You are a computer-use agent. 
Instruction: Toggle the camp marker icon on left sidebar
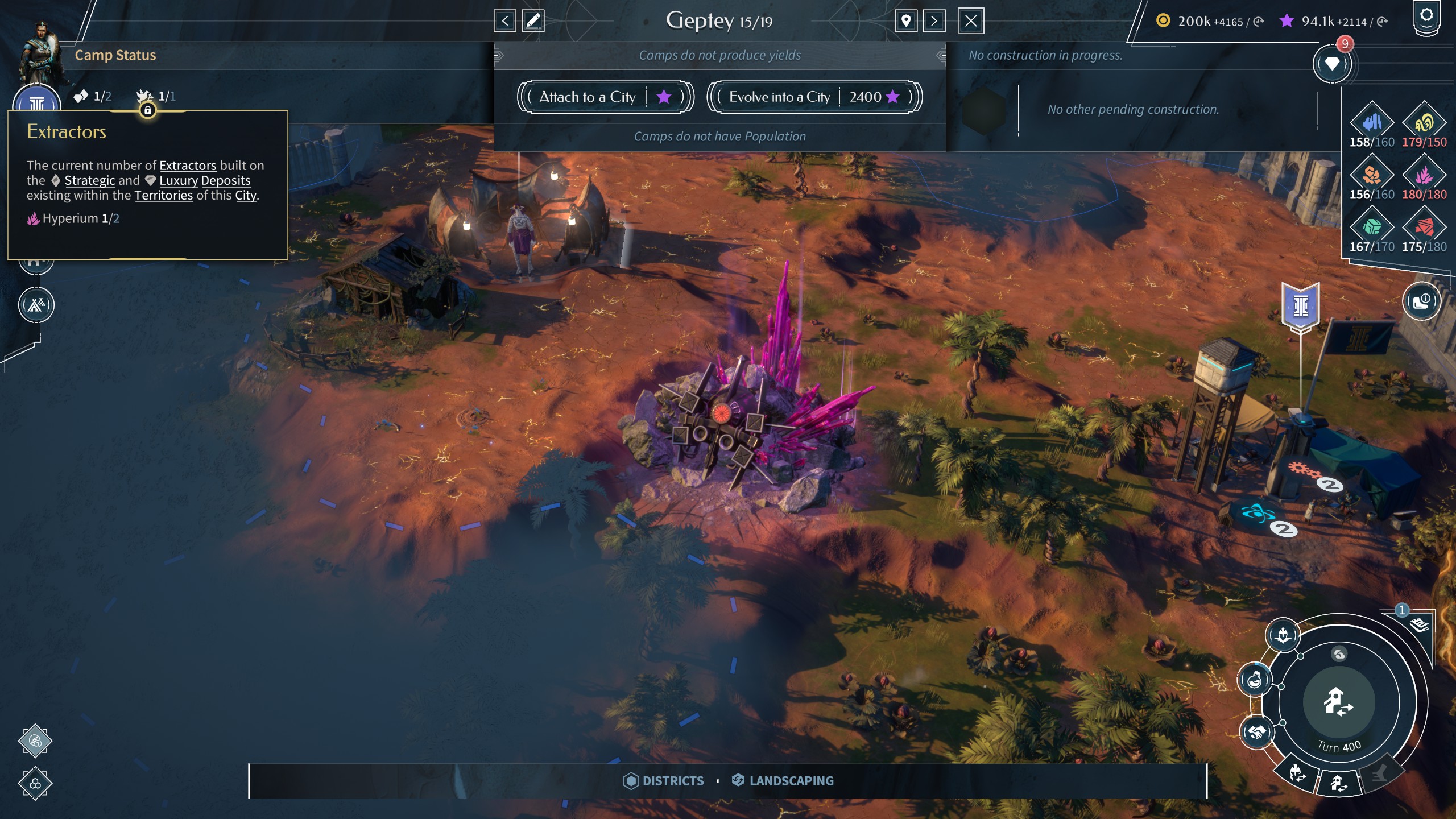coord(36,305)
